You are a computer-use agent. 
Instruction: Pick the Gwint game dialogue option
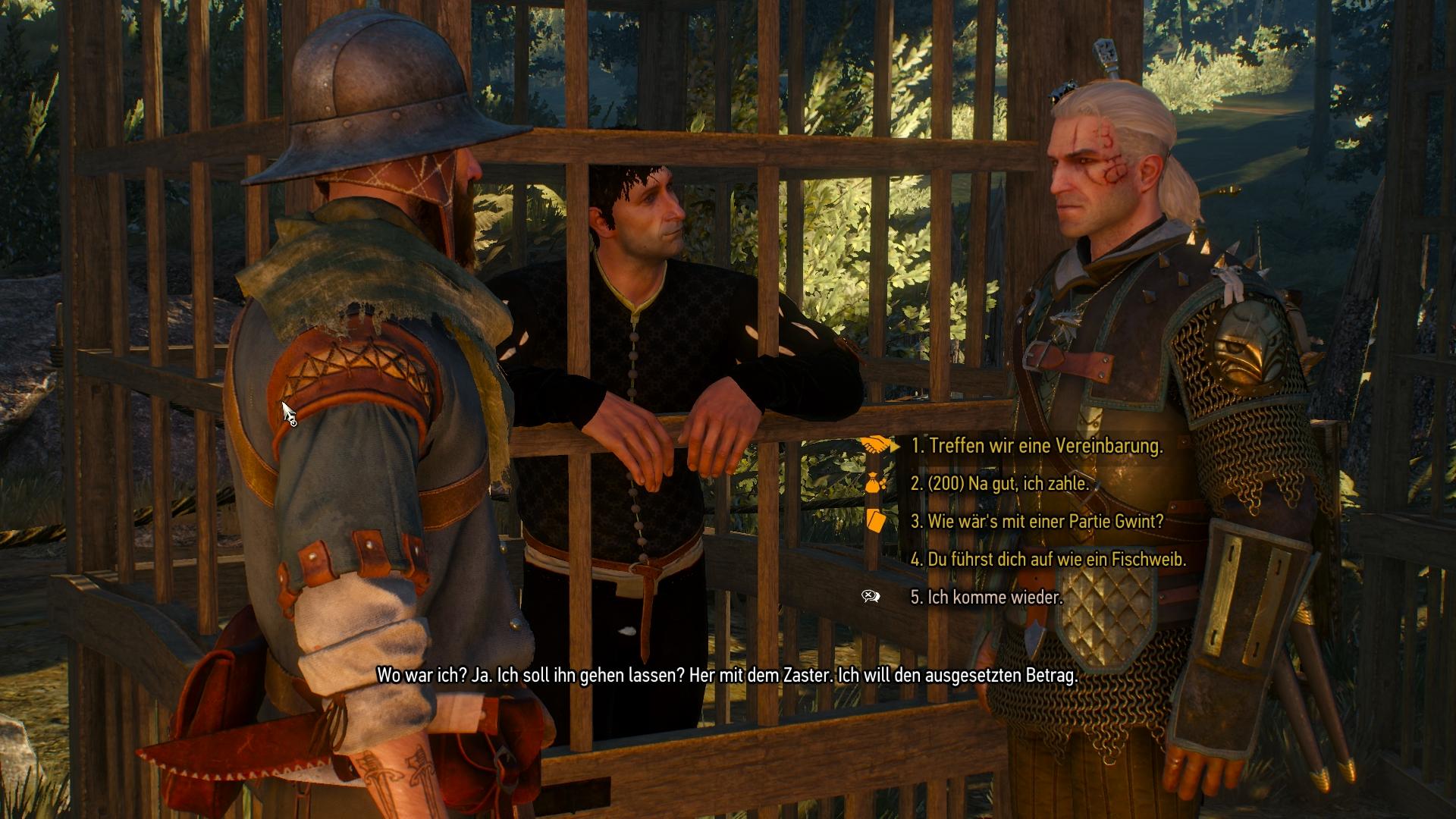1037,522
